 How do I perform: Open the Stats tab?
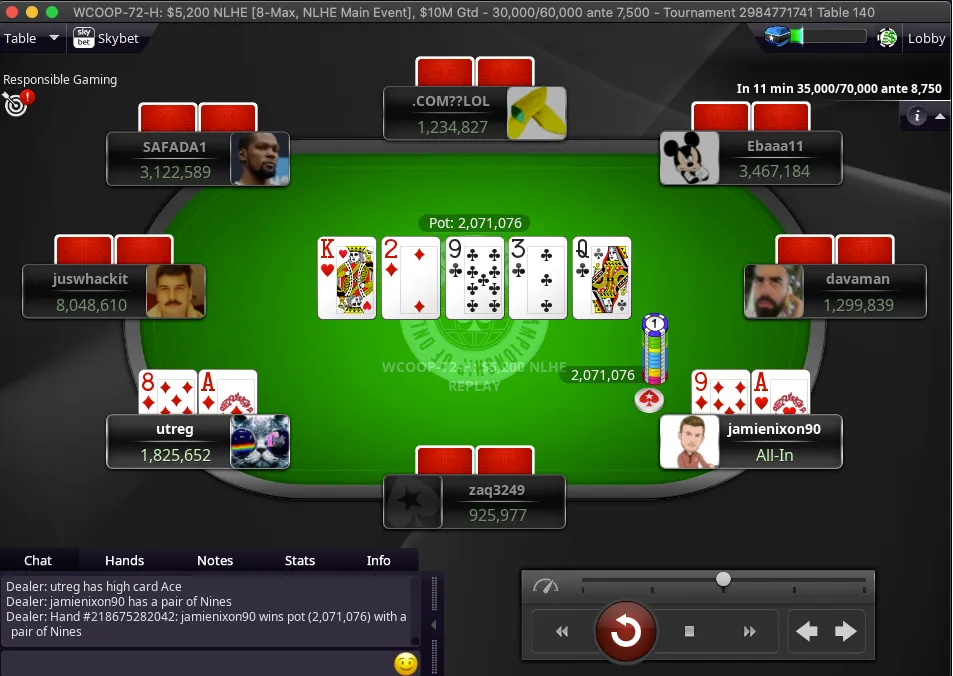(x=299, y=561)
